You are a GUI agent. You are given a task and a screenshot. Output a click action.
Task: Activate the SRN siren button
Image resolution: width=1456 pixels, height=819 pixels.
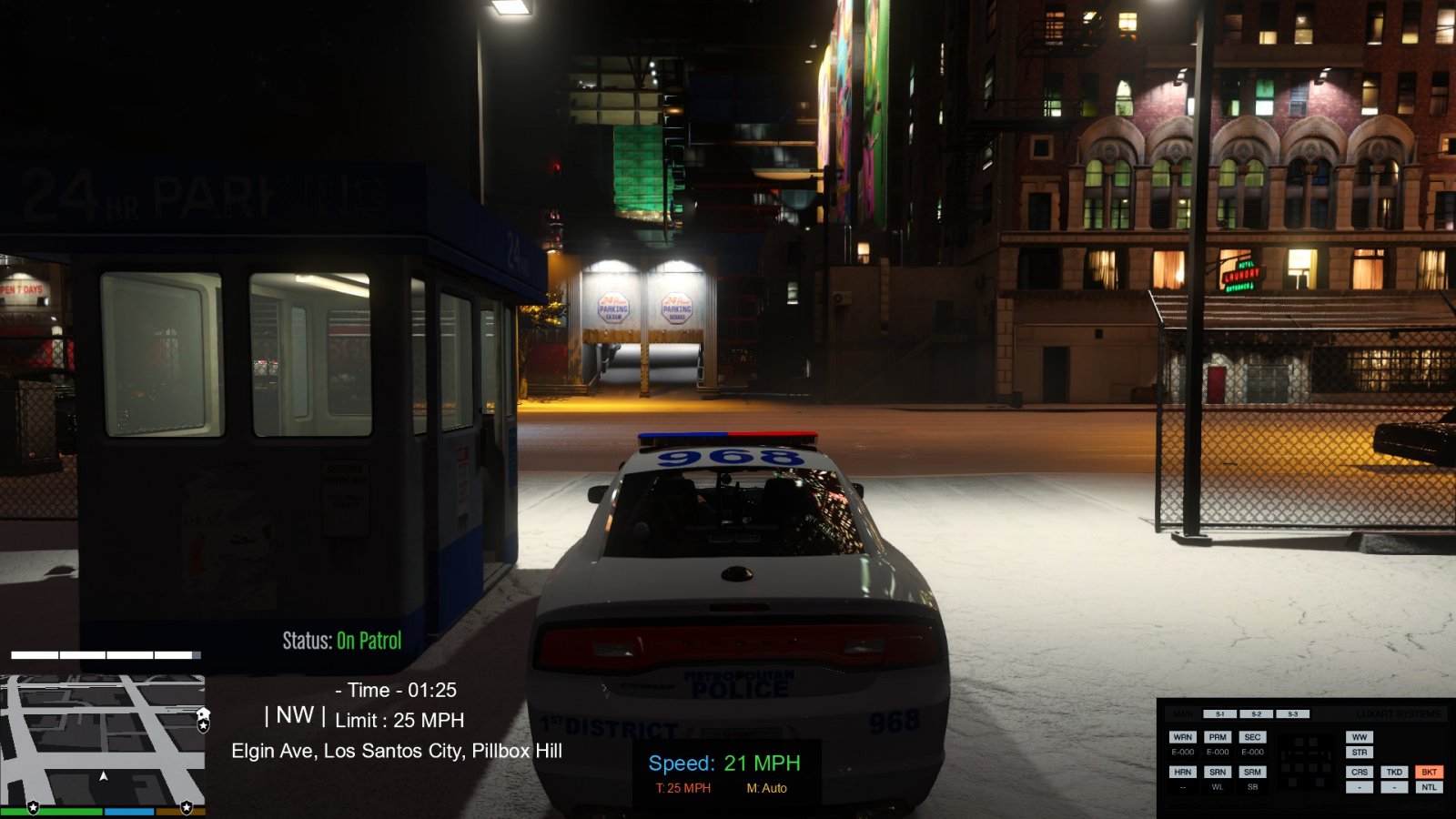(x=1218, y=772)
